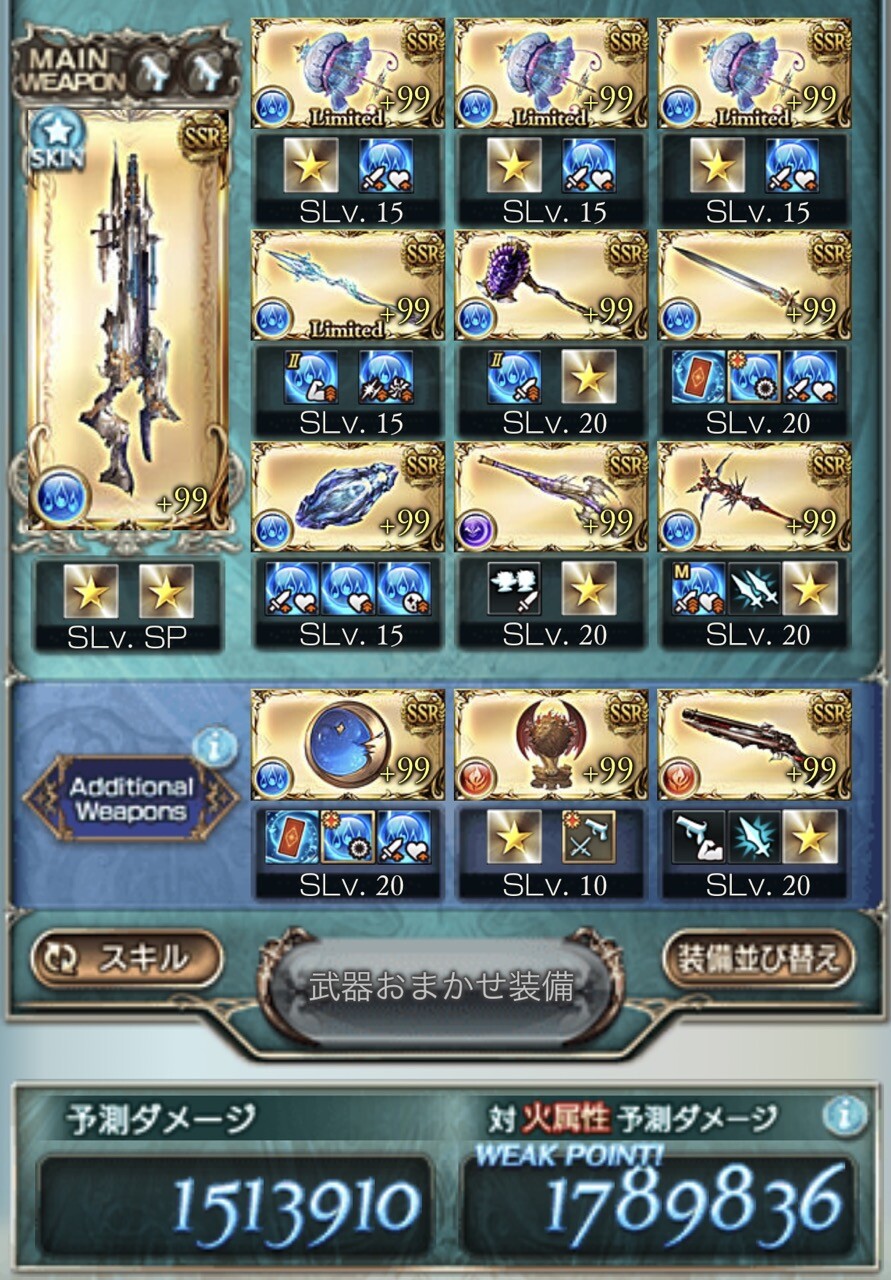Show estimated damage info icon
Viewport: 891px width, 1280px height.
845,1116
